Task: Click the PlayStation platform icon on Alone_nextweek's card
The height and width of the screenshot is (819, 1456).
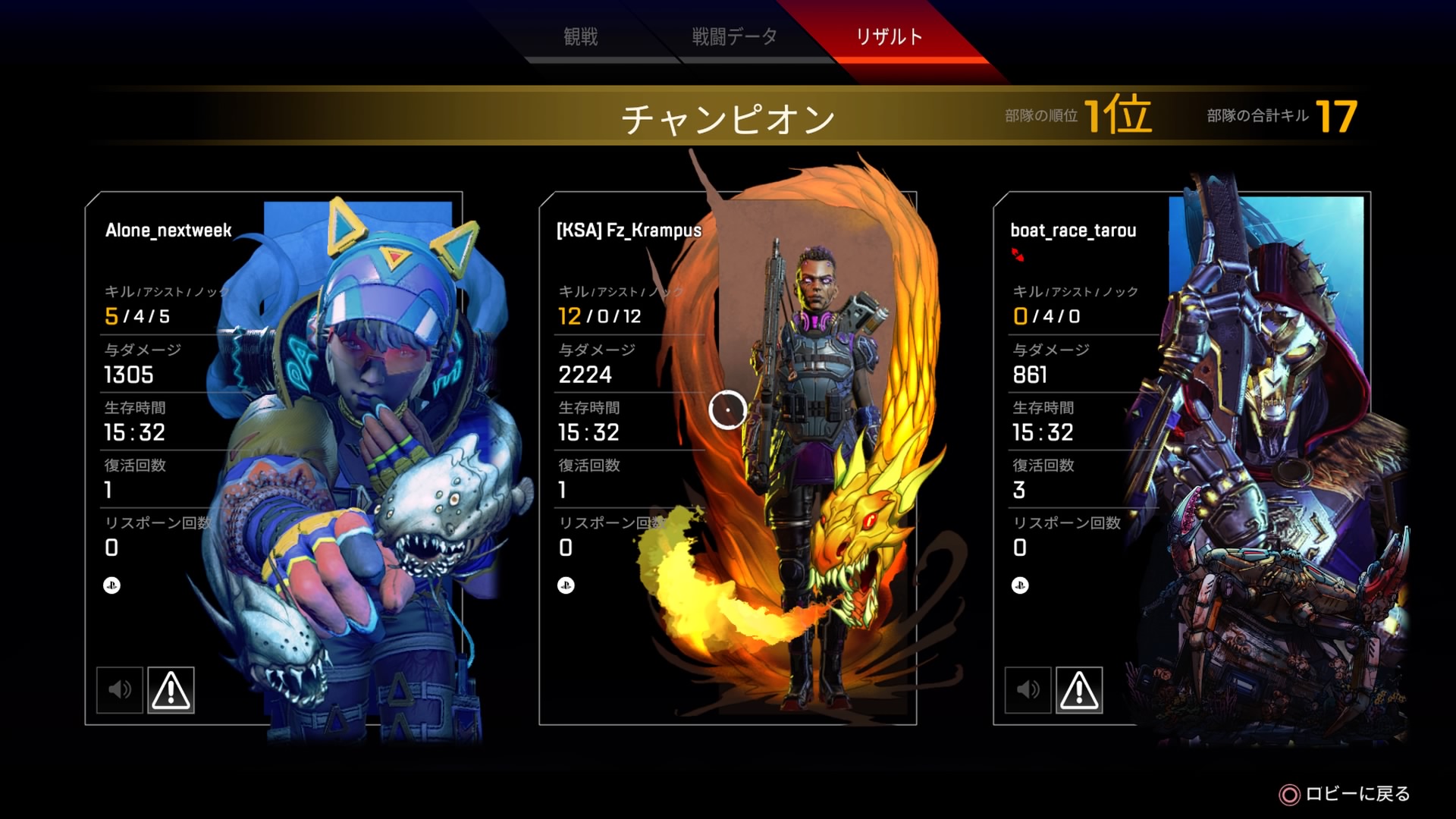Action: [x=110, y=585]
